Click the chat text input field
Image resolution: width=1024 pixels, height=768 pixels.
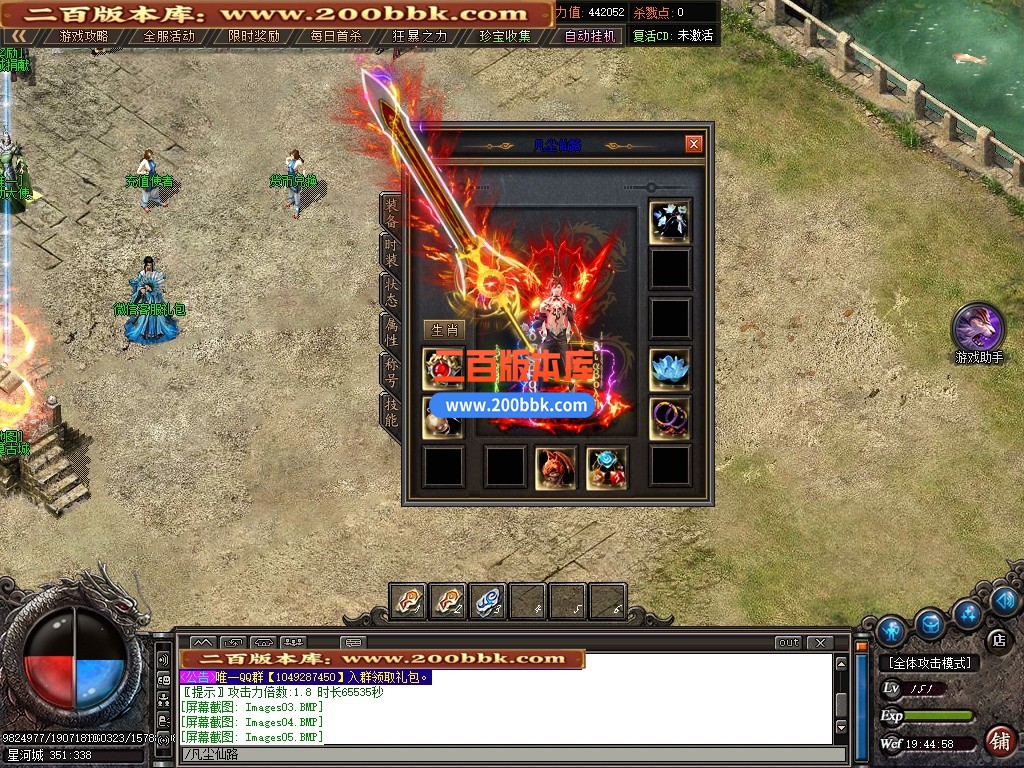point(500,754)
